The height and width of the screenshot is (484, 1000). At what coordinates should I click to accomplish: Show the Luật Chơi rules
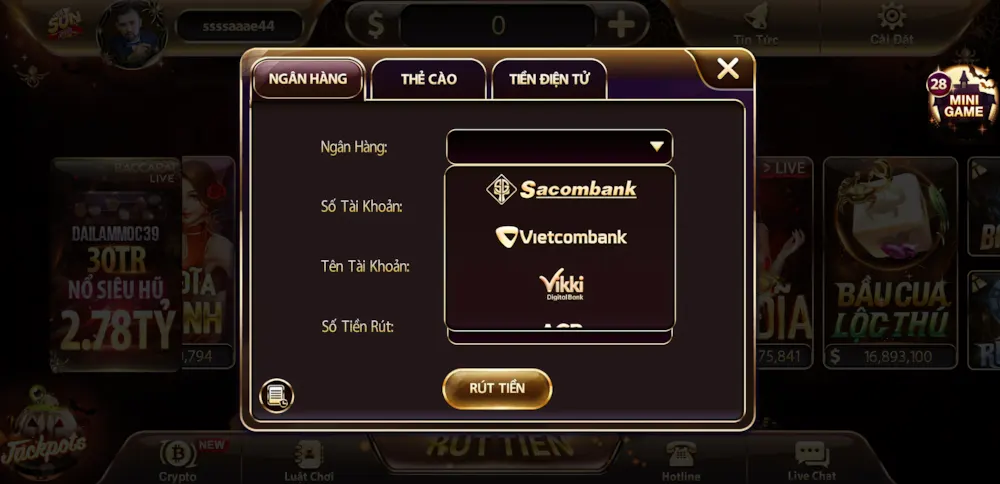(x=308, y=459)
